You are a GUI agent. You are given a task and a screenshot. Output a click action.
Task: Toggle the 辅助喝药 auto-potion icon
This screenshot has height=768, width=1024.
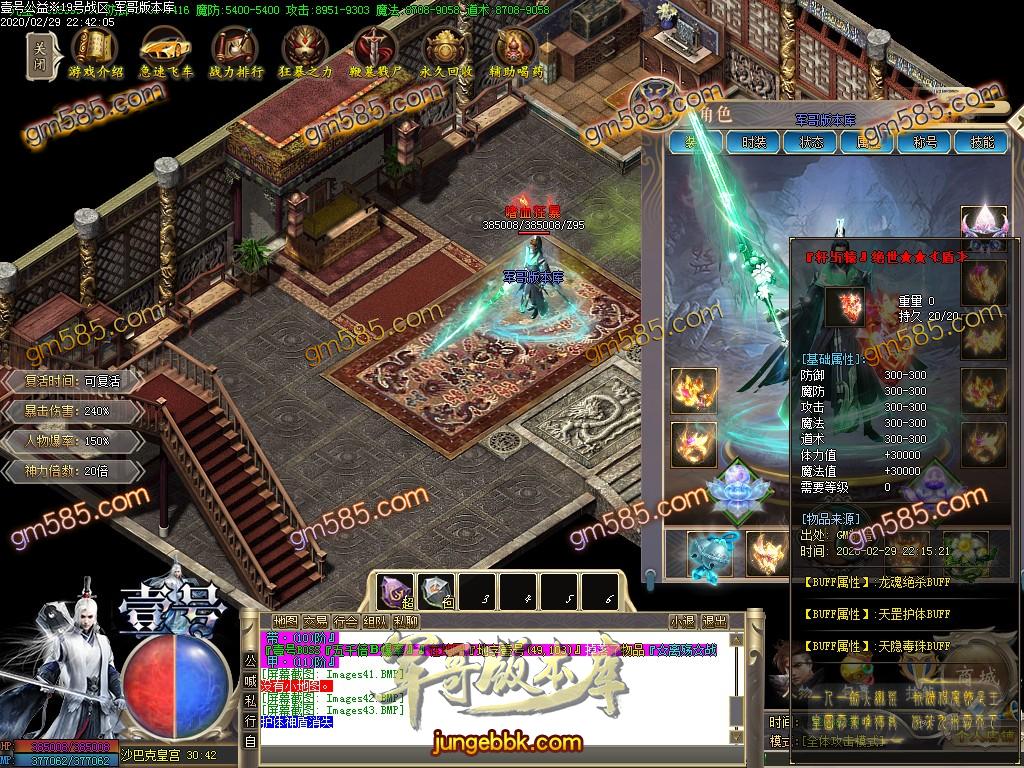tap(516, 51)
